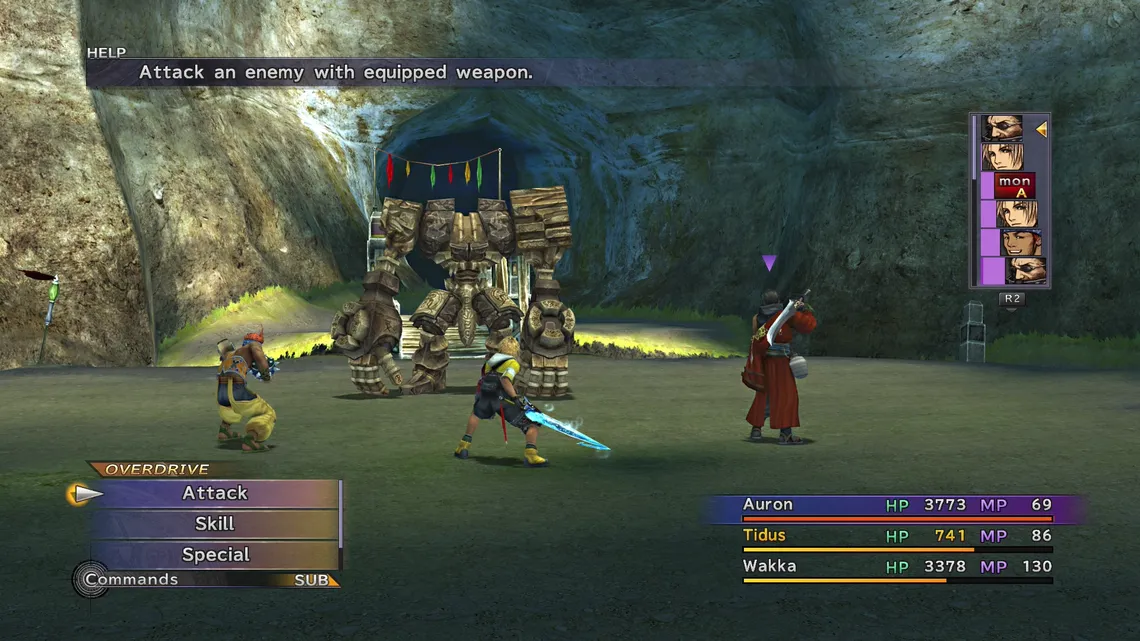Select the Attack command
This screenshot has height=641, width=1140.
click(215, 493)
